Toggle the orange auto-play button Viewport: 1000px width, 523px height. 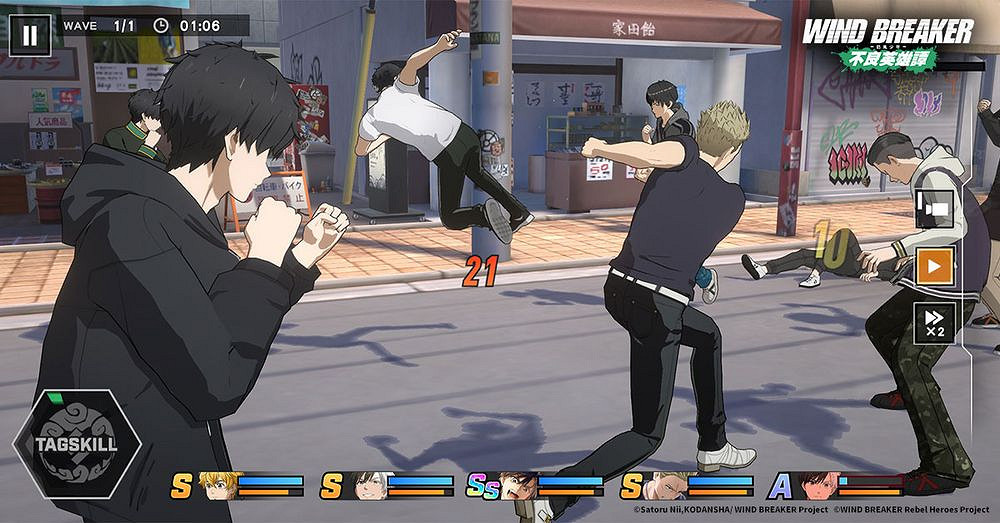(935, 266)
